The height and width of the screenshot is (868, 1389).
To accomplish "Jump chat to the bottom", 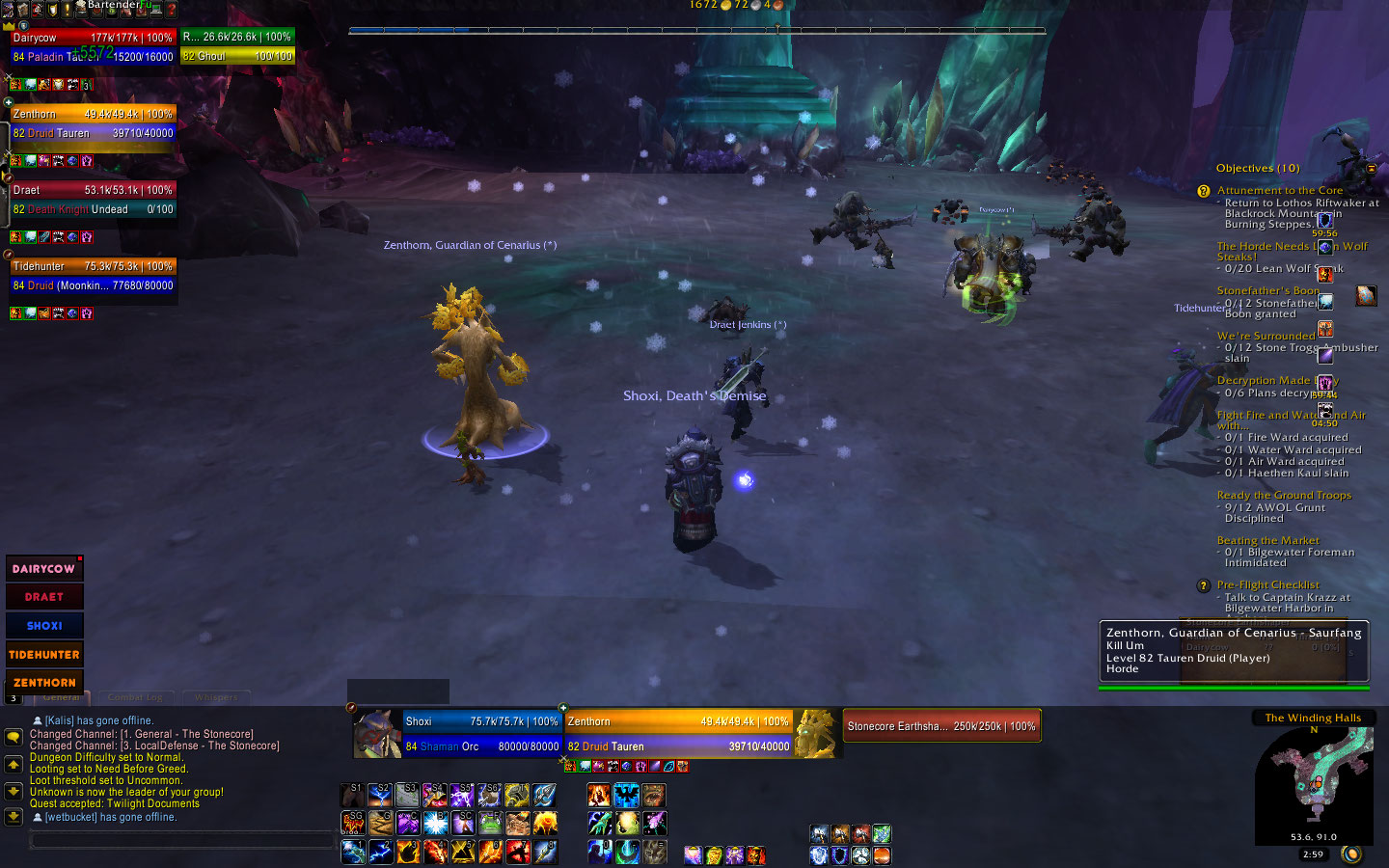I will (x=14, y=816).
